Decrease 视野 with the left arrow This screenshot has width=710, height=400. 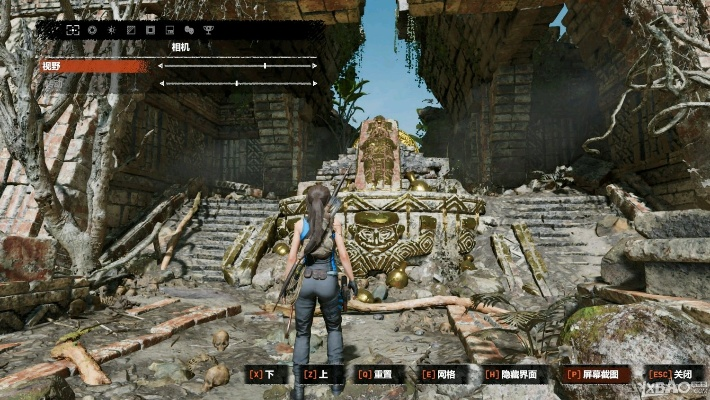coord(160,66)
